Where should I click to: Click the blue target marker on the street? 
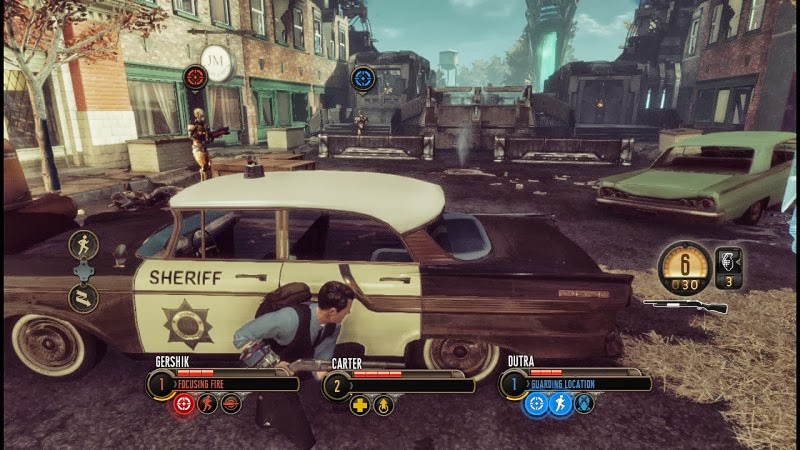pos(363,77)
